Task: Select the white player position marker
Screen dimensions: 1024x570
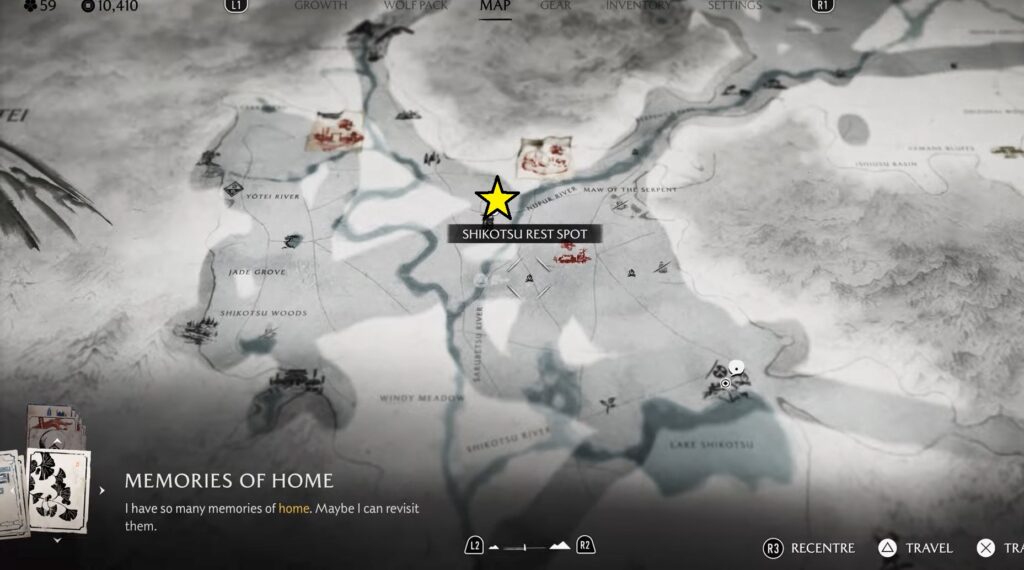Action: tap(737, 367)
